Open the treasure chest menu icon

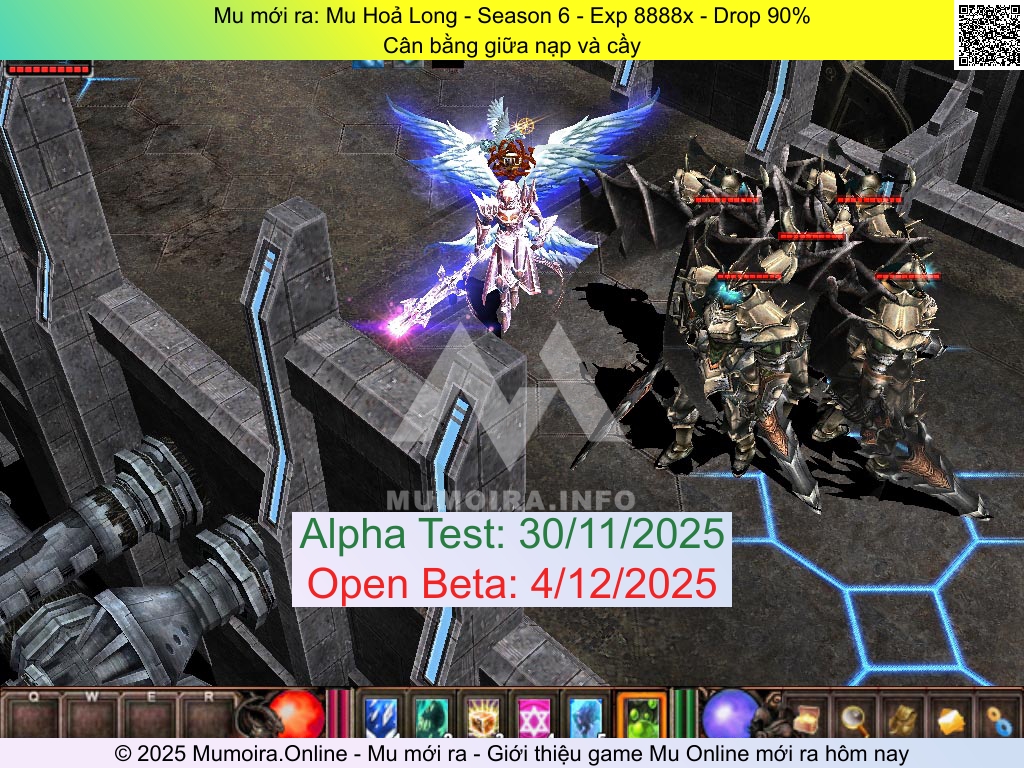(806, 717)
